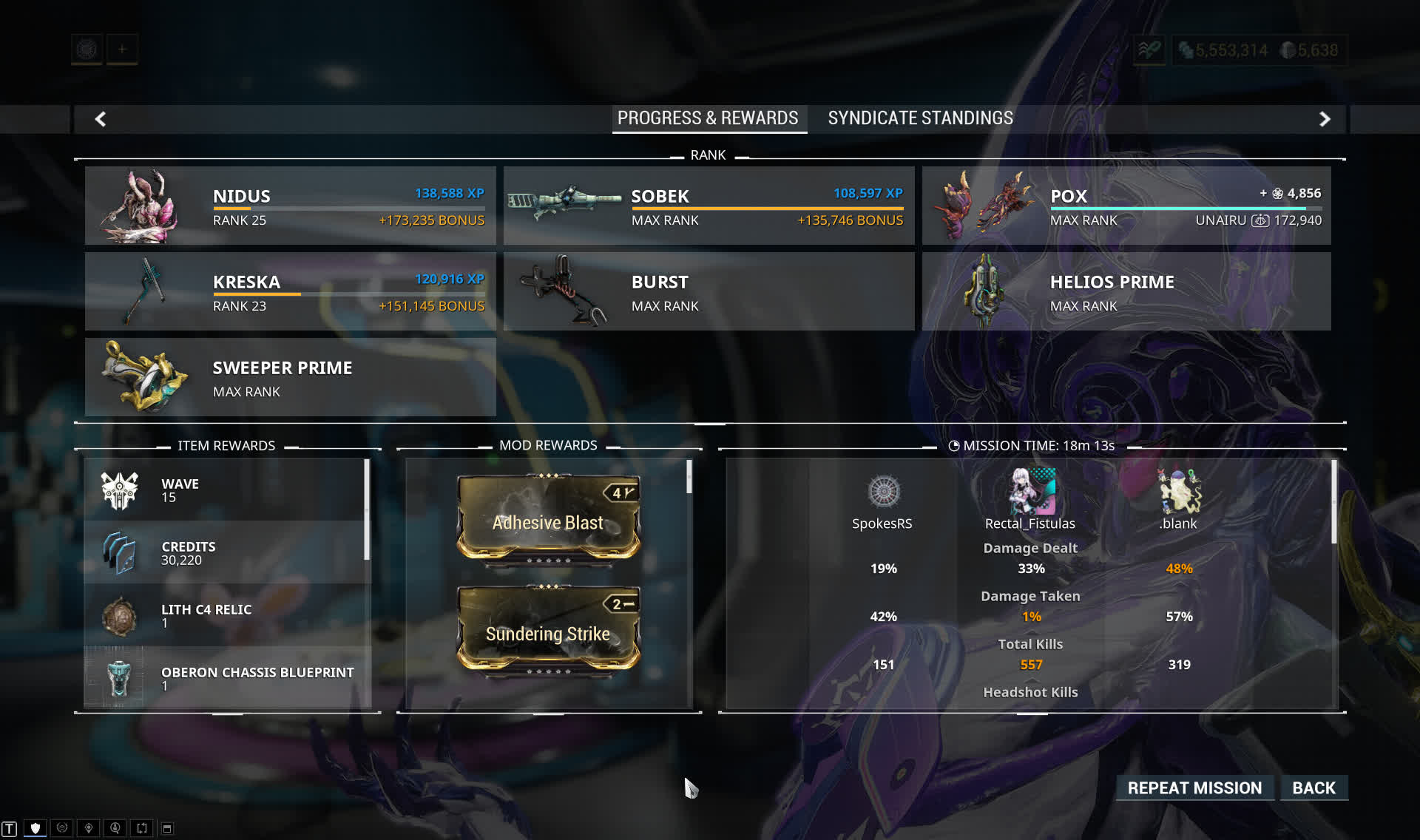
Task: Inspect the Adhesive Blast mod card
Action: [x=548, y=521]
